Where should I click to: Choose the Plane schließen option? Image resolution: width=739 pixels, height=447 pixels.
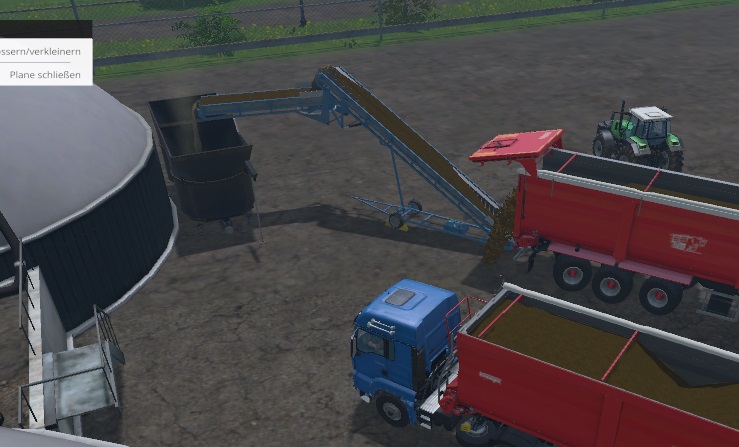[x=45, y=74]
